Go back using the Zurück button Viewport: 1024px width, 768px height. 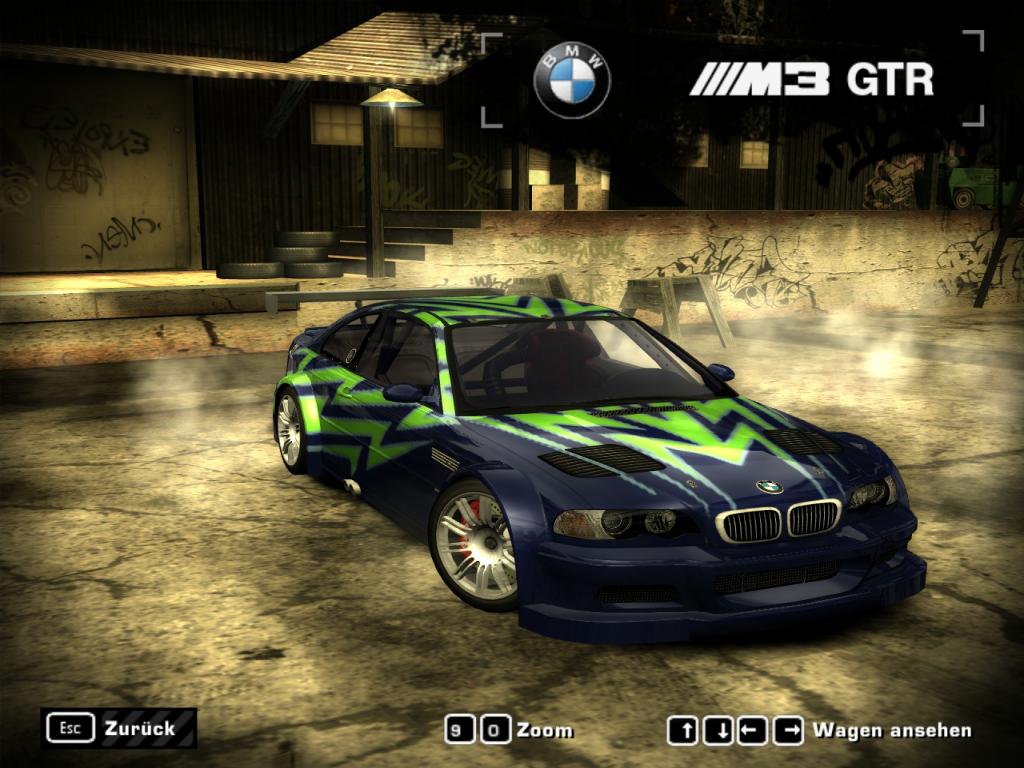(x=119, y=728)
